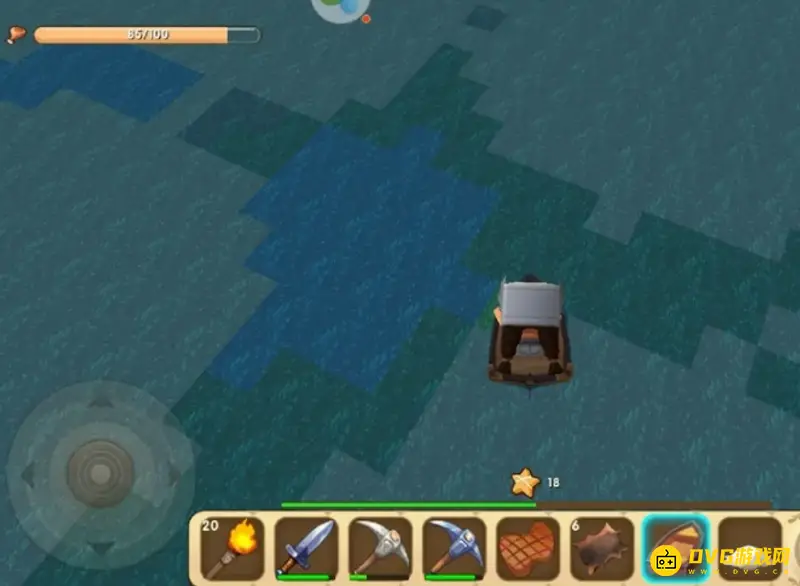Click the highlighted boat hotbar slot
Screen dimensions: 800x586
click(x=676, y=548)
